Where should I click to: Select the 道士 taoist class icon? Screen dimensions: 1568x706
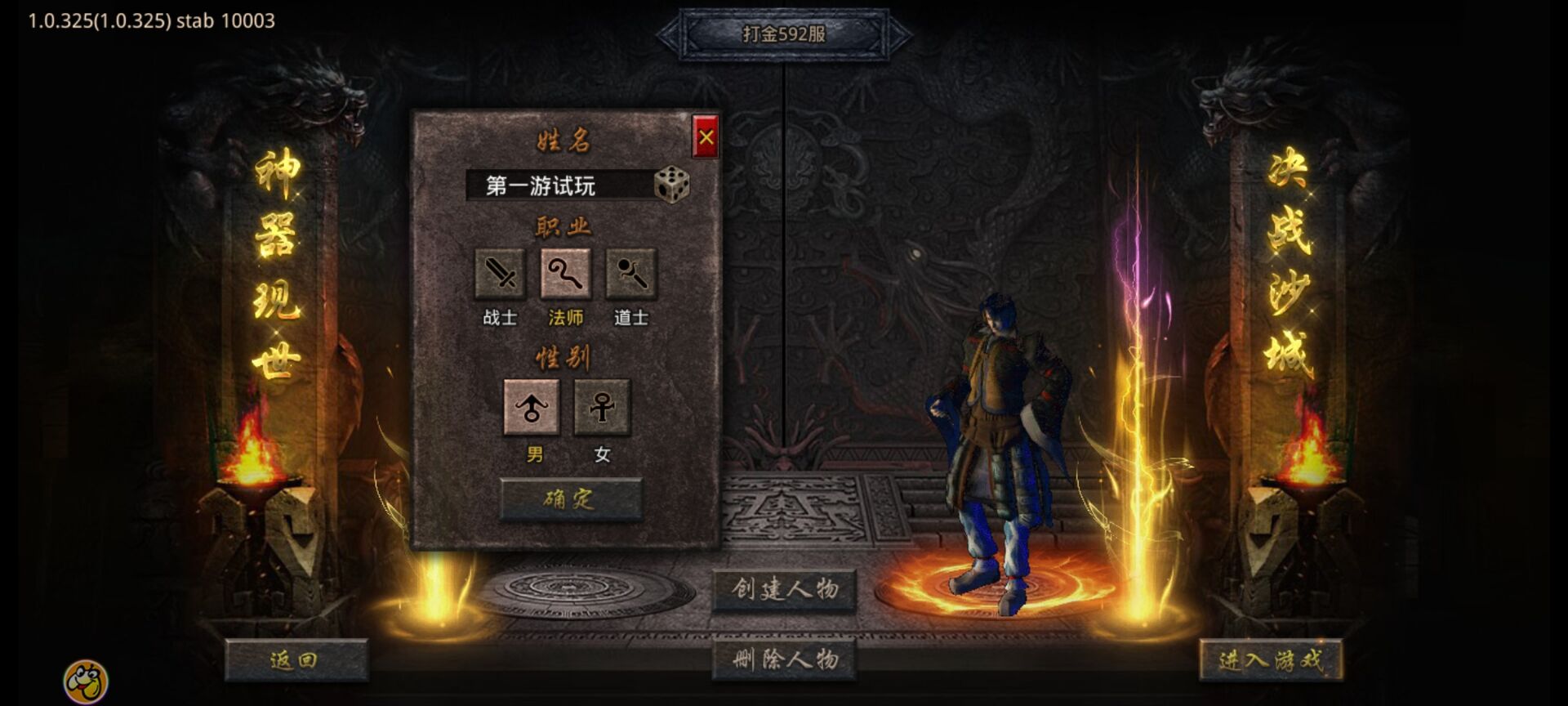[x=630, y=276]
